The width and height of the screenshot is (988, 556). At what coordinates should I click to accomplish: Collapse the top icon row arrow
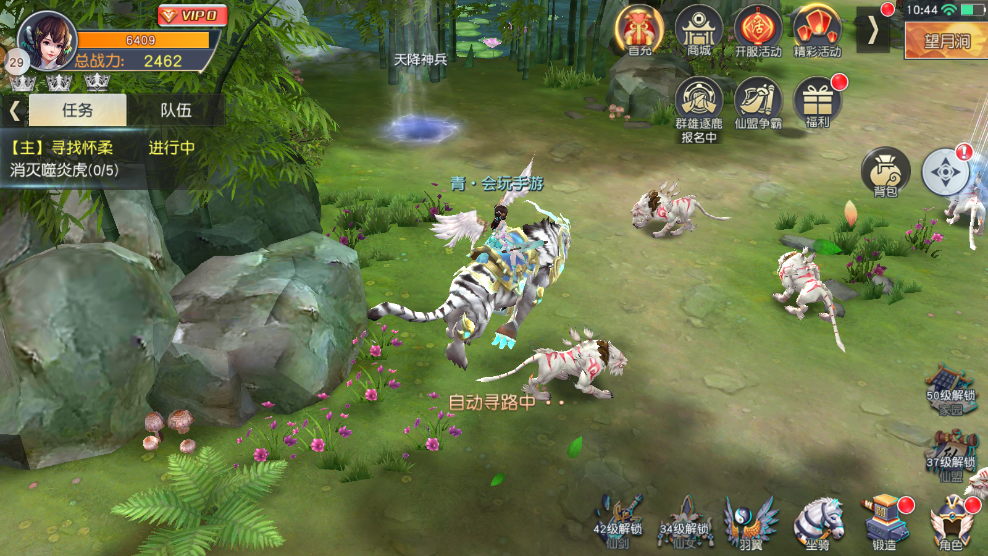(873, 30)
